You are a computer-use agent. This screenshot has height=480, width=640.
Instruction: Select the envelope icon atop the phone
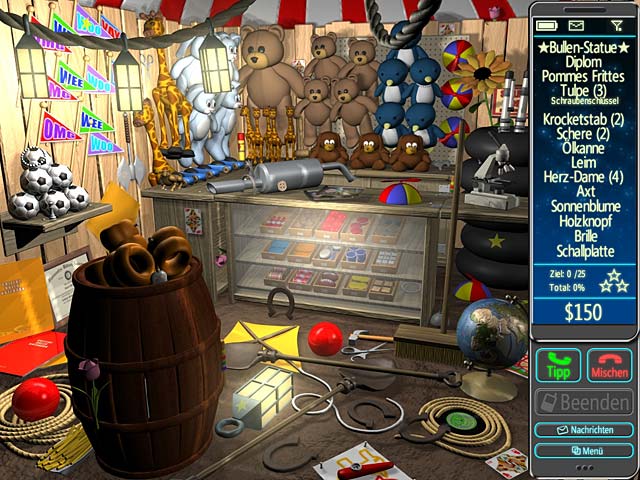(x=577, y=24)
